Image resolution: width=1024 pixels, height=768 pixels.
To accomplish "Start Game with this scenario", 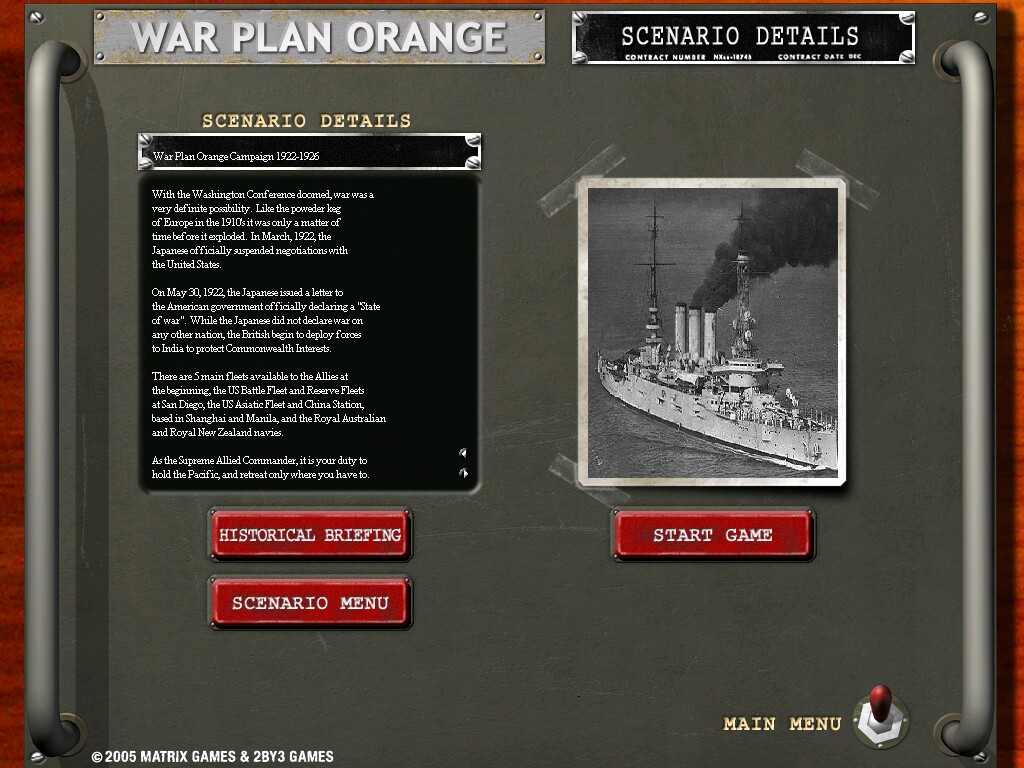I will tap(712, 535).
